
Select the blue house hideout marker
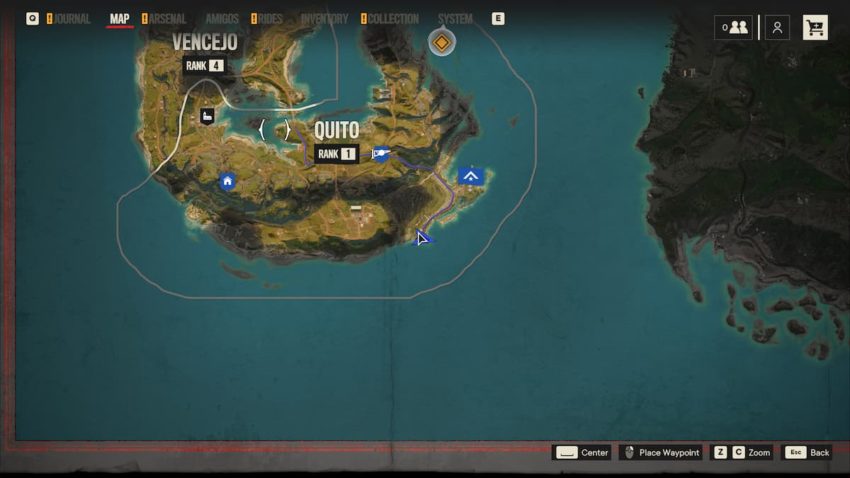coord(228,181)
